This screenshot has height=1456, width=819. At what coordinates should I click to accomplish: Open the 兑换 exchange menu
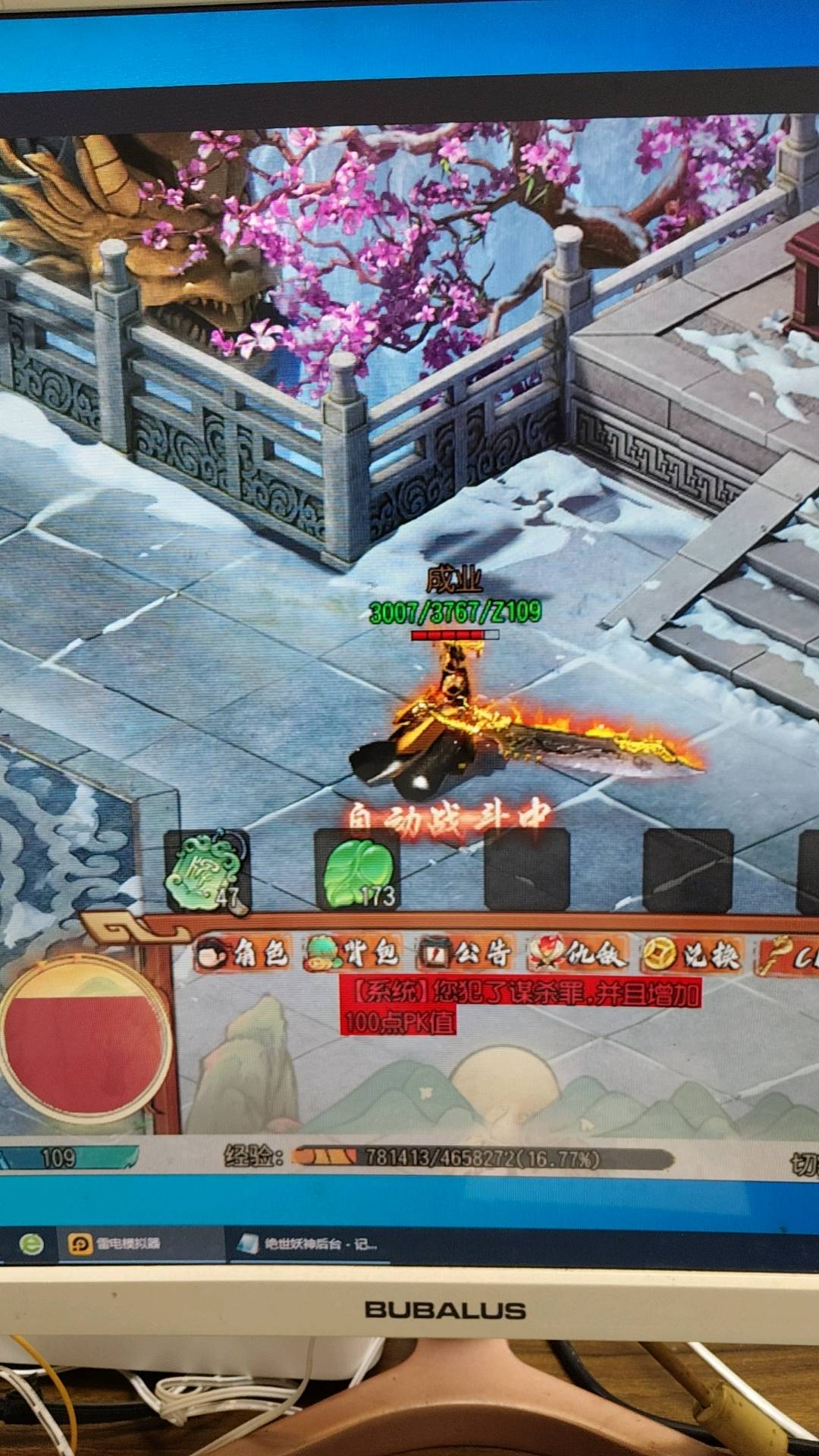692,955
